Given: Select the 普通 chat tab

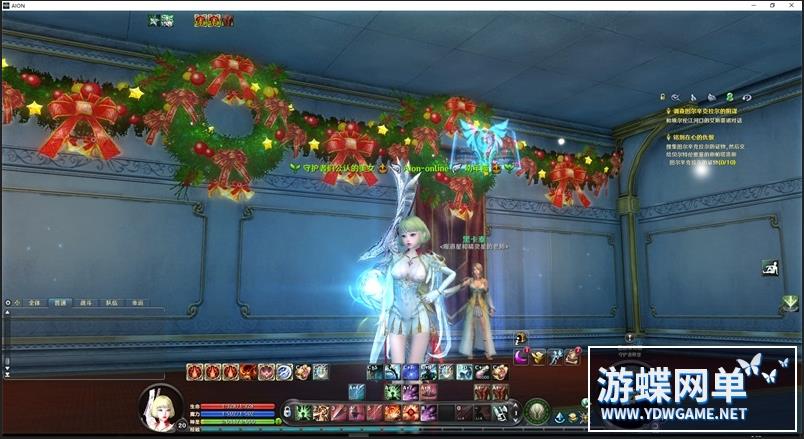Looking at the screenshot, I should click(x=60, y=301).
